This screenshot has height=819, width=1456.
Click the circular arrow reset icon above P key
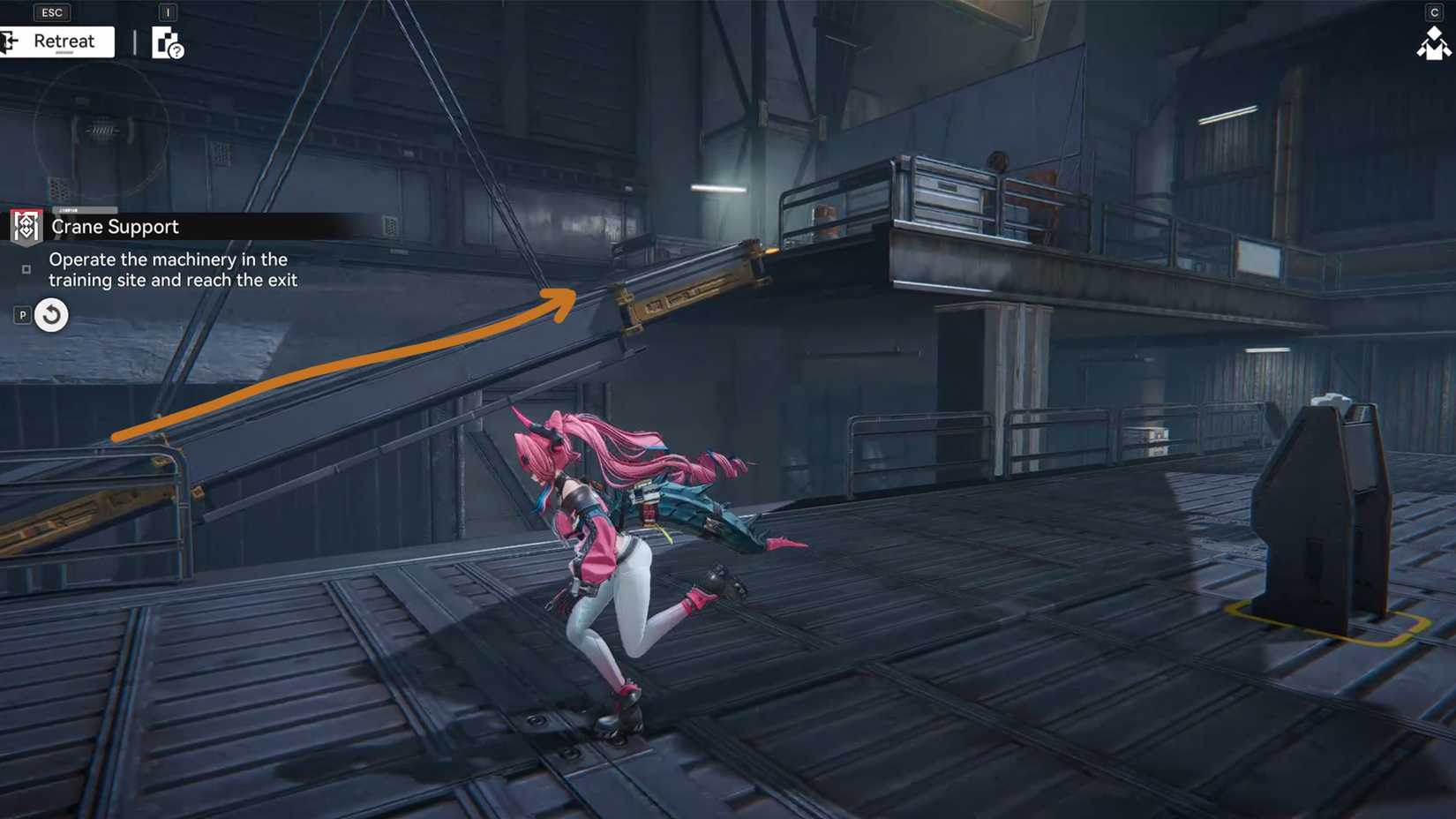50,315
